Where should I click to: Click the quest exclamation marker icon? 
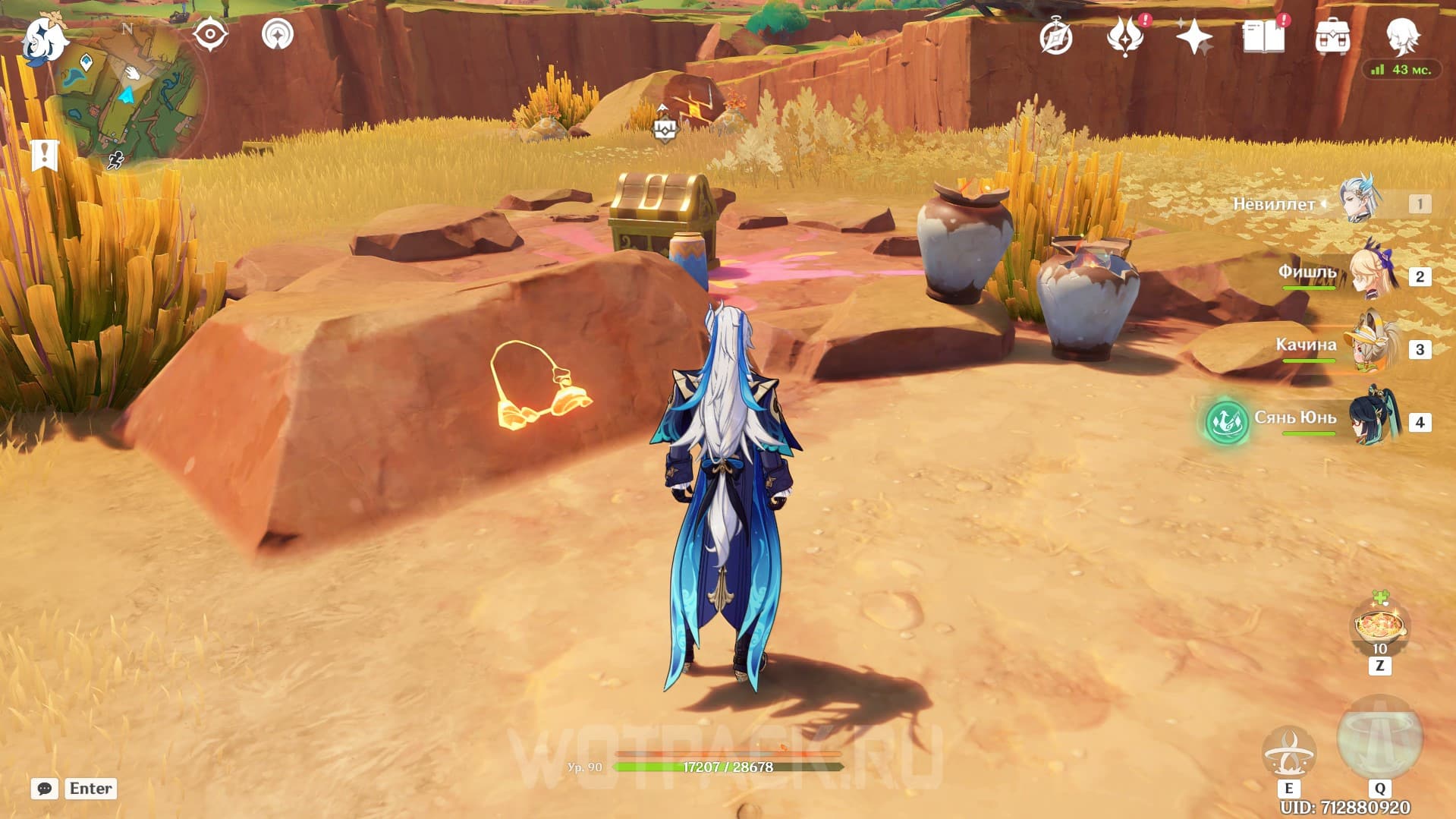45,155
